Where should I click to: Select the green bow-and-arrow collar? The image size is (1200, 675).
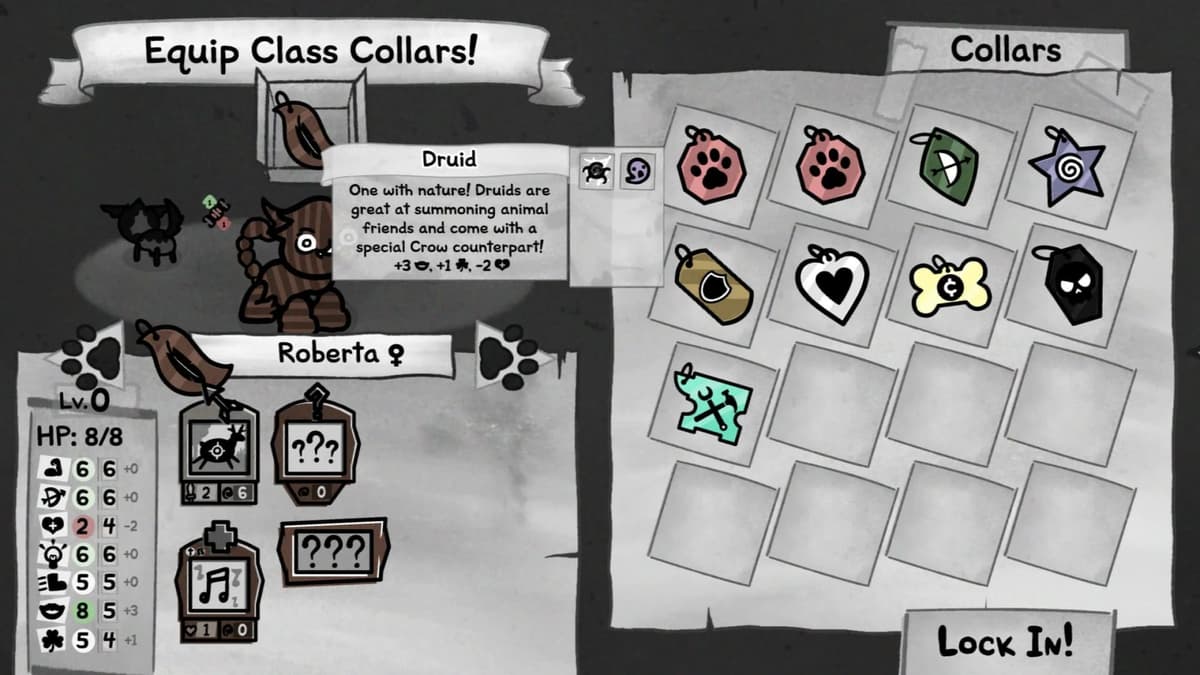pos(945,164)
